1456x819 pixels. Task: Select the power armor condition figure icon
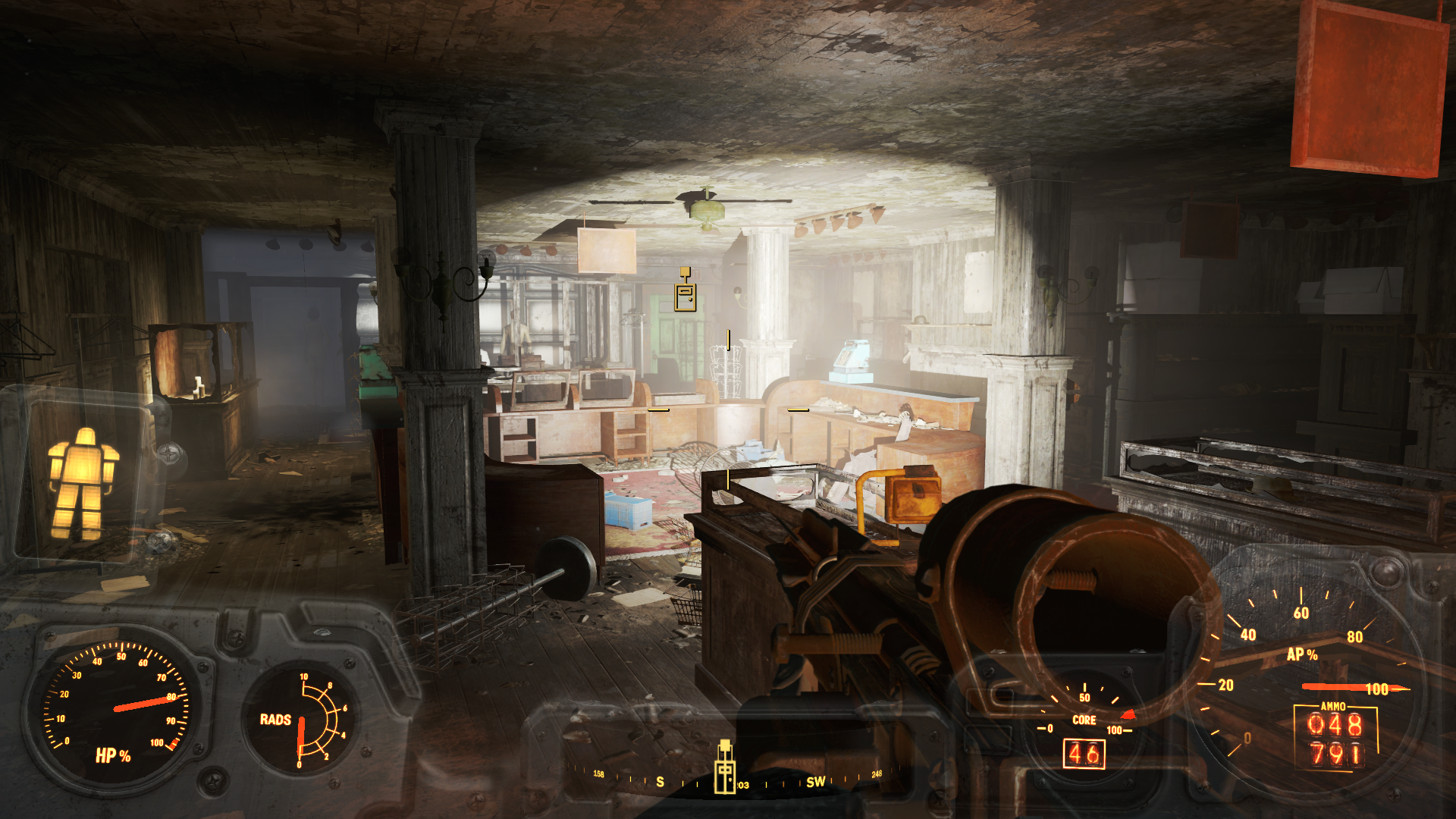click(x=83, y=482)
